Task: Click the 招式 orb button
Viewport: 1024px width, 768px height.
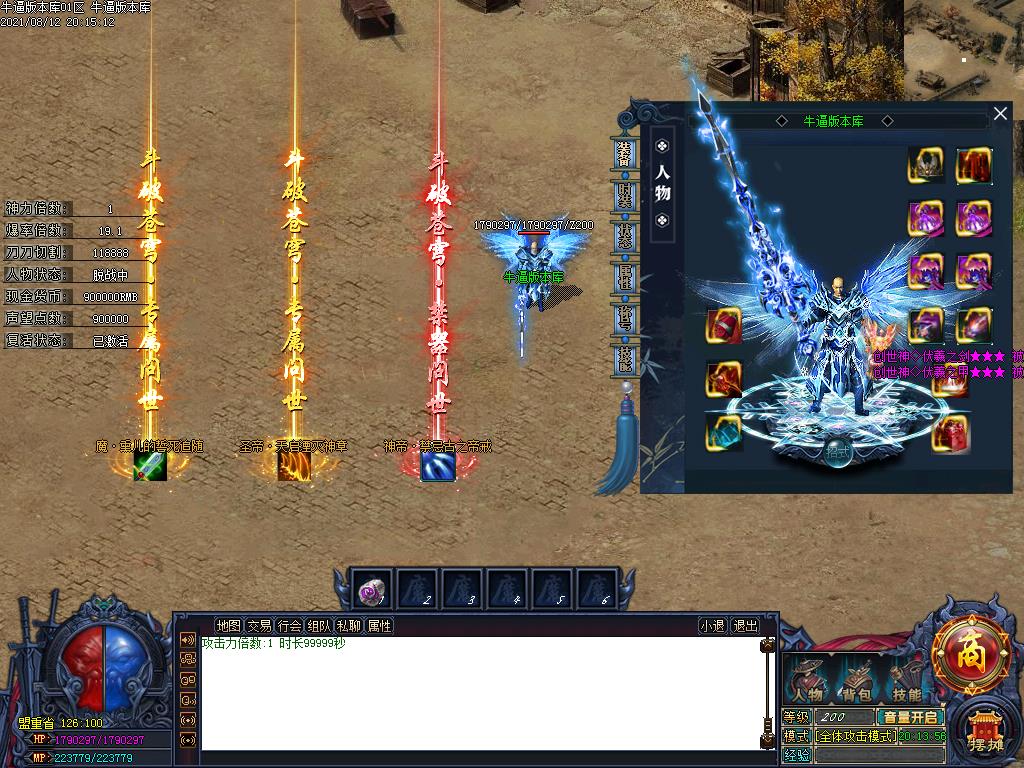Action: point(836,452)
